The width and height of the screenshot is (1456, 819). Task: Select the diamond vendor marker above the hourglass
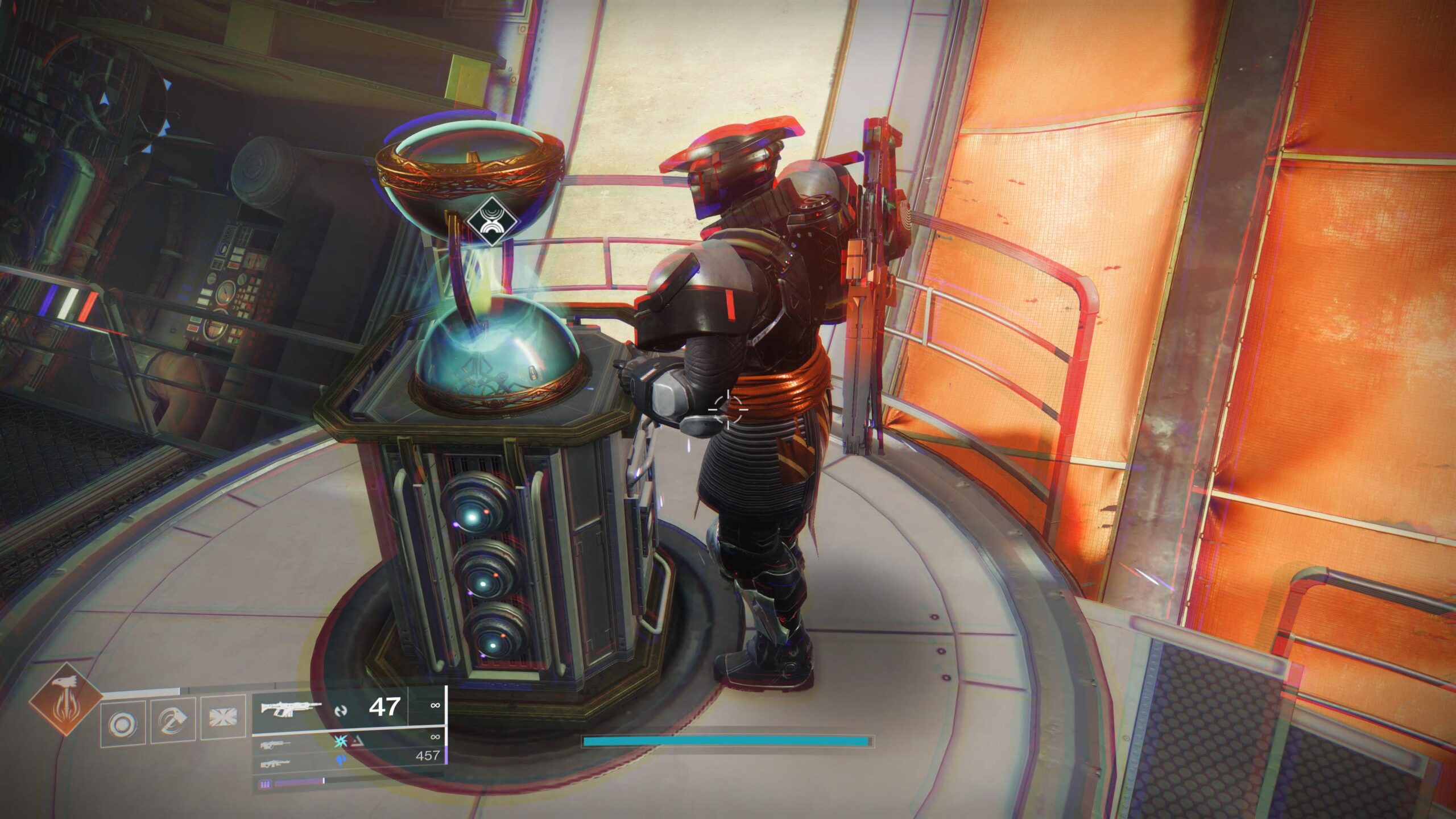488,221
